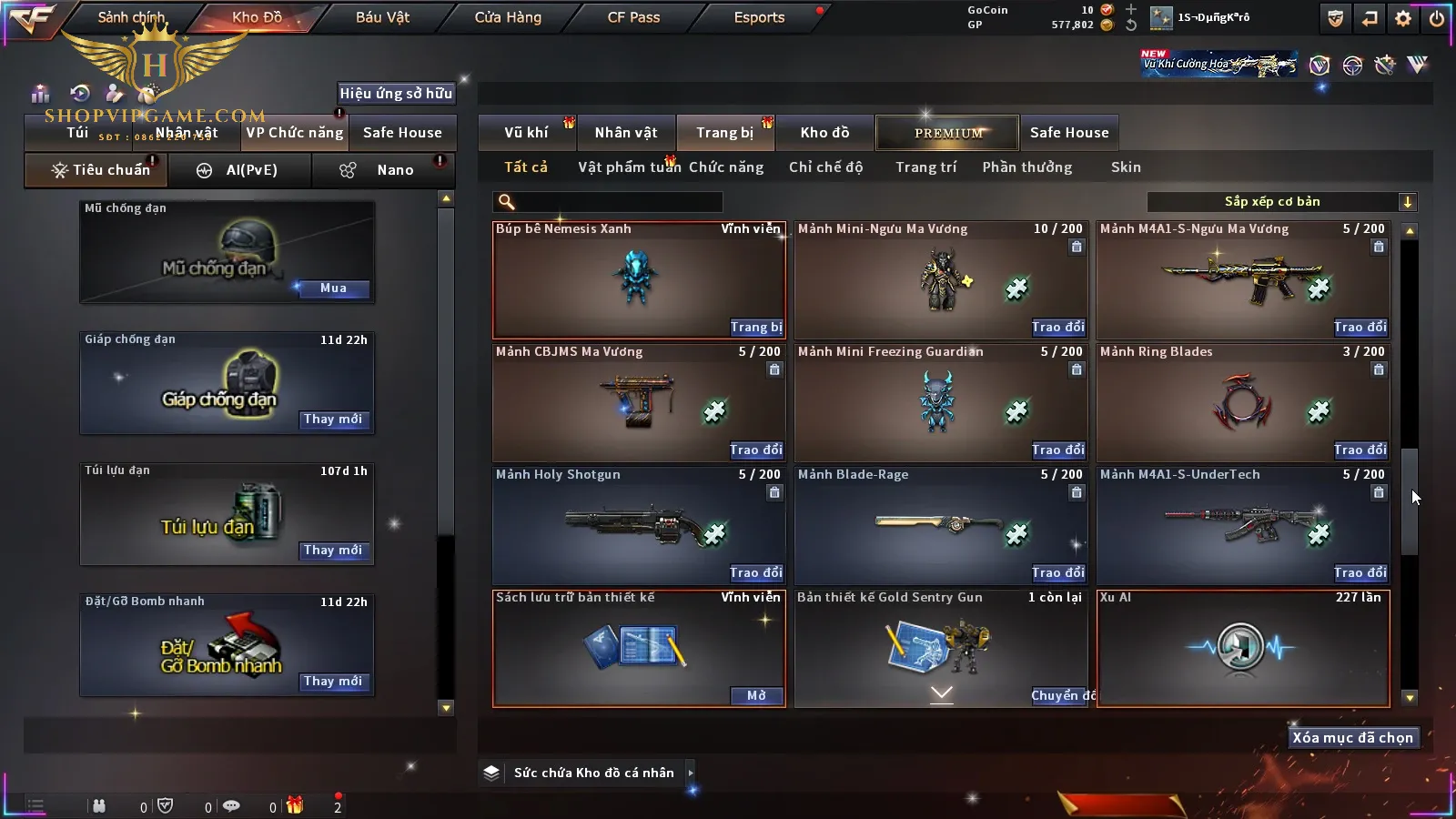The height and width of the screenshot is (819, 1456).
Task: Buy the Mũ chống đạn helmet
Action: click(333, 288)
